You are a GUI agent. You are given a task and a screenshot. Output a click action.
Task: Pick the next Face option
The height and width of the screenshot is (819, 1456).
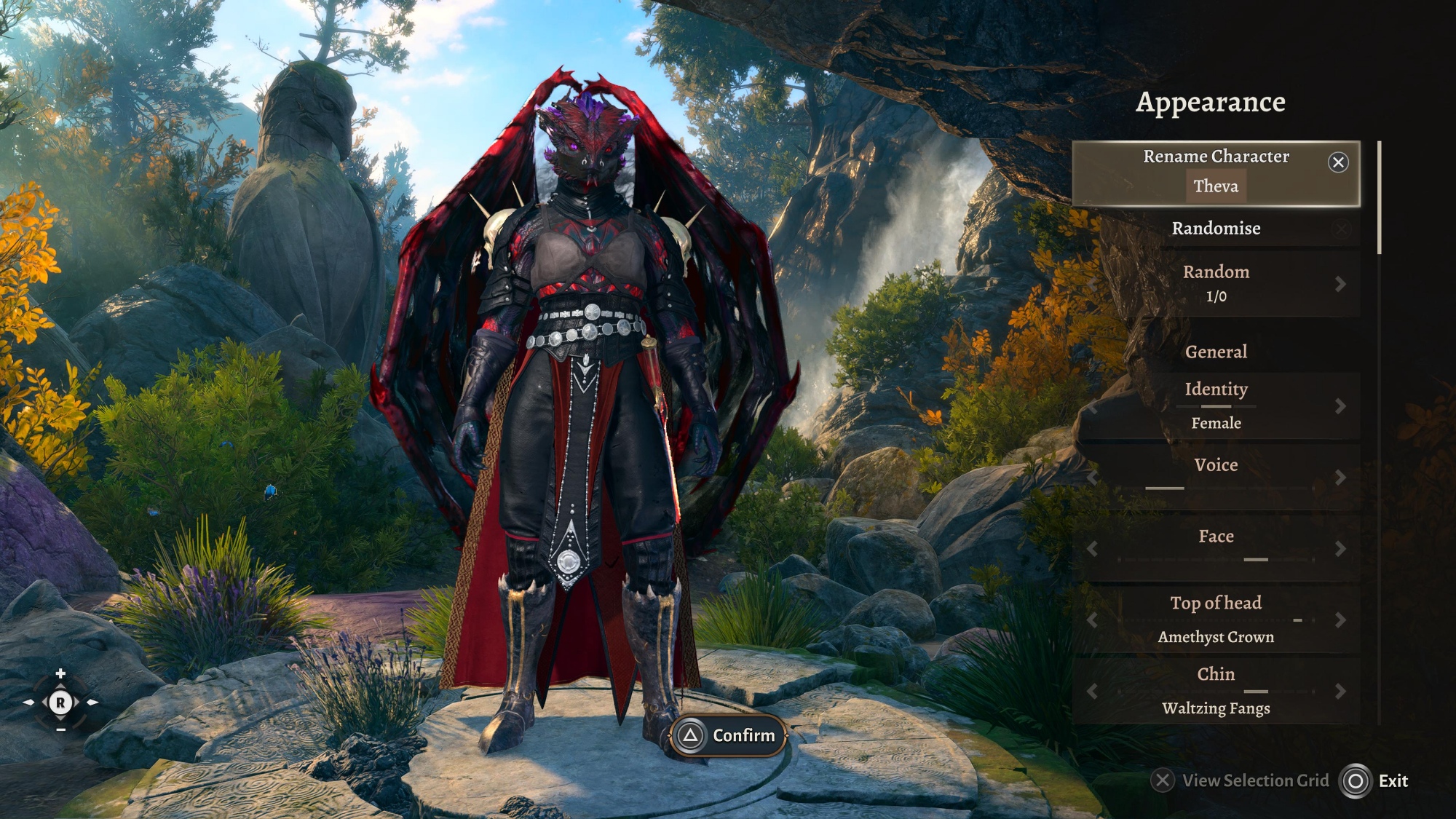1340,549
